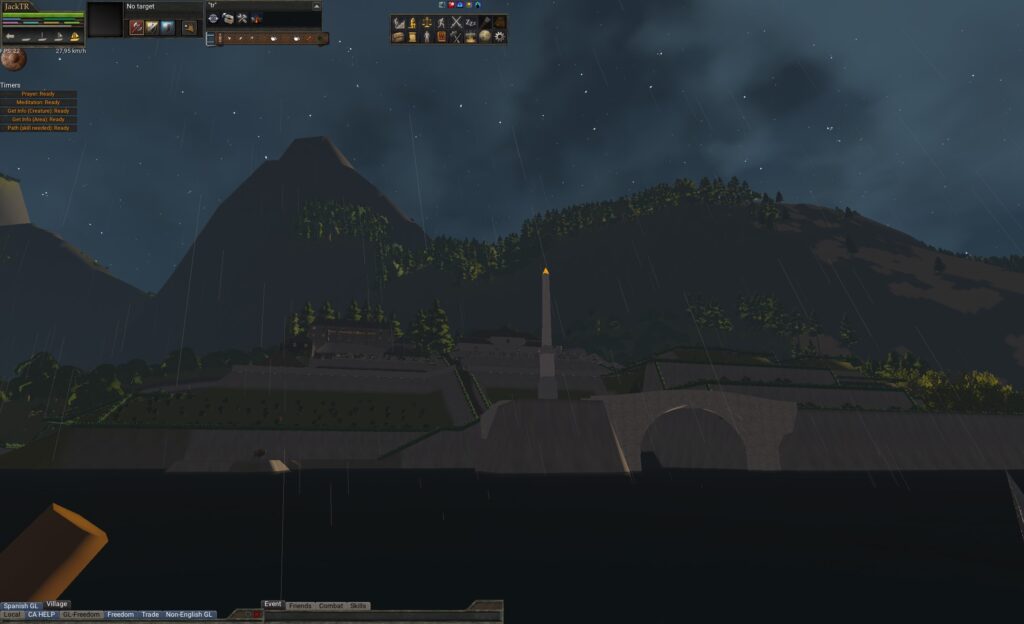This screenshot has height=624, width=1024.
Task: Click the balance scales icon
Action: click(427, 22)
